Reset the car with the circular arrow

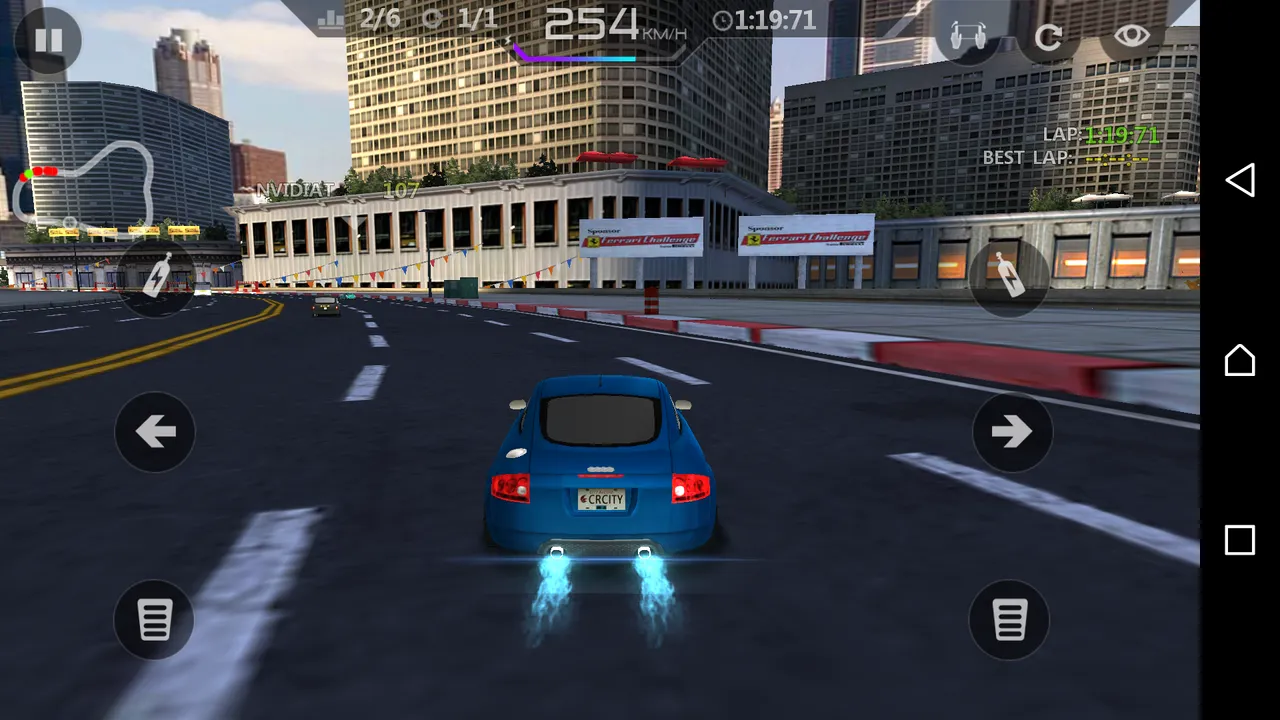click(1048, 38)
